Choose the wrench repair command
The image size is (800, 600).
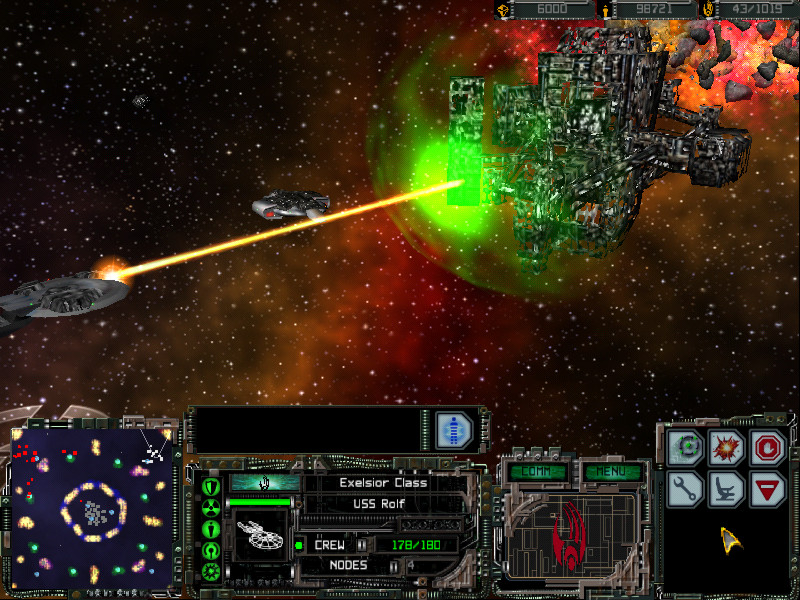(x=686, y=489)
